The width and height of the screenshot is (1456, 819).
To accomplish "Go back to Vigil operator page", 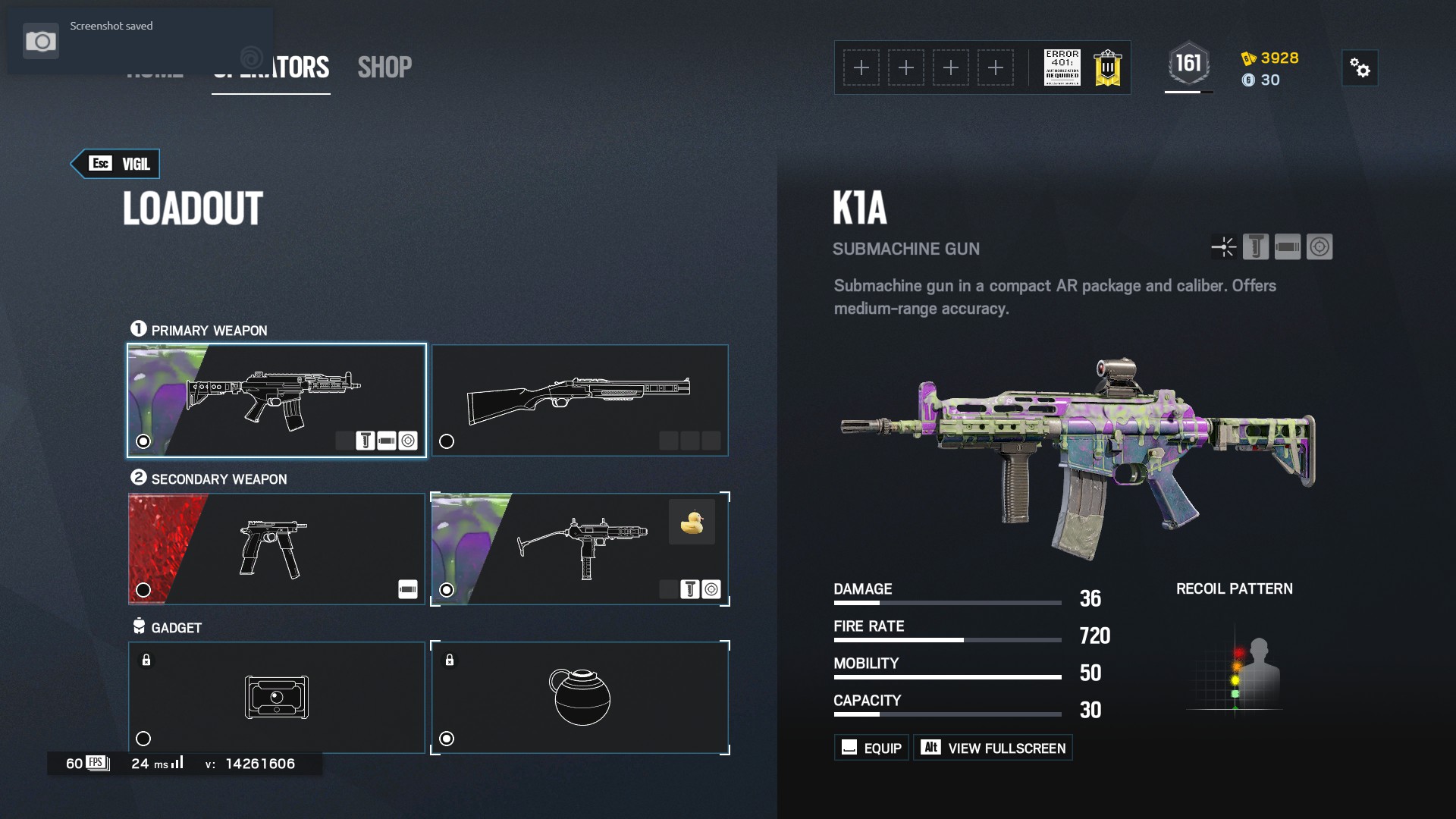I will click(116, 164).
